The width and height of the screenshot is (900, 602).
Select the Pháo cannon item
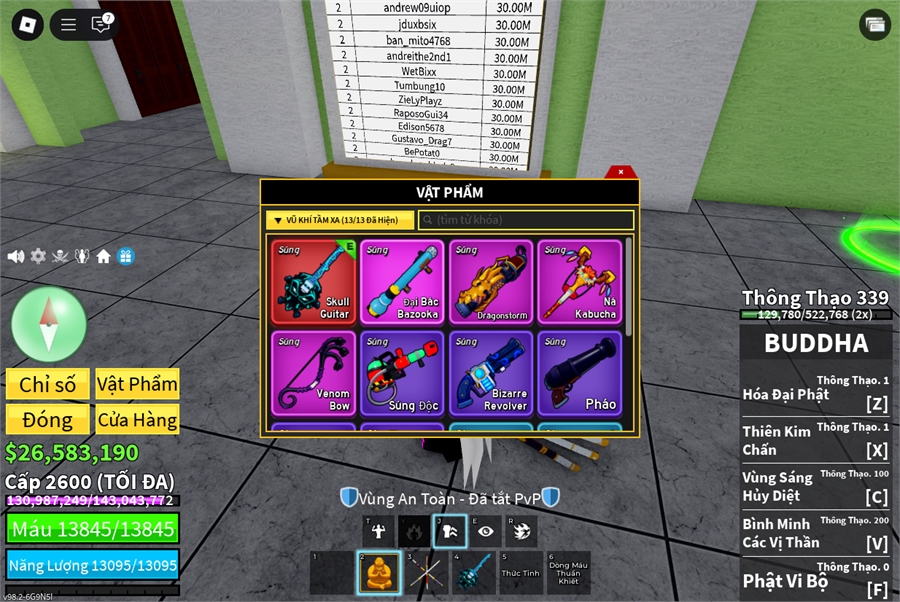pos(580,373)
